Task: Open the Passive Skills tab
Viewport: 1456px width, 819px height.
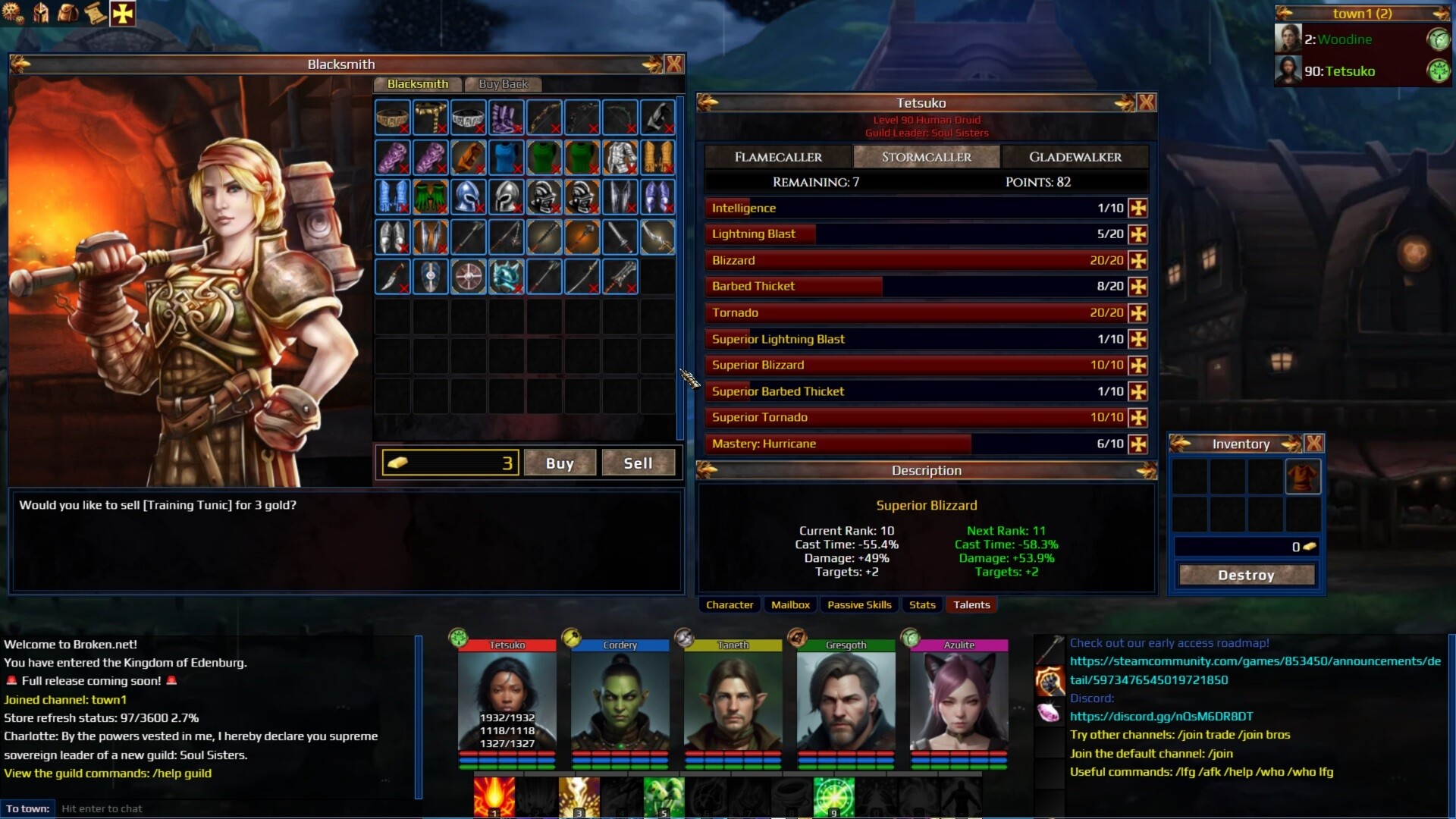Action: coord(859,605)
